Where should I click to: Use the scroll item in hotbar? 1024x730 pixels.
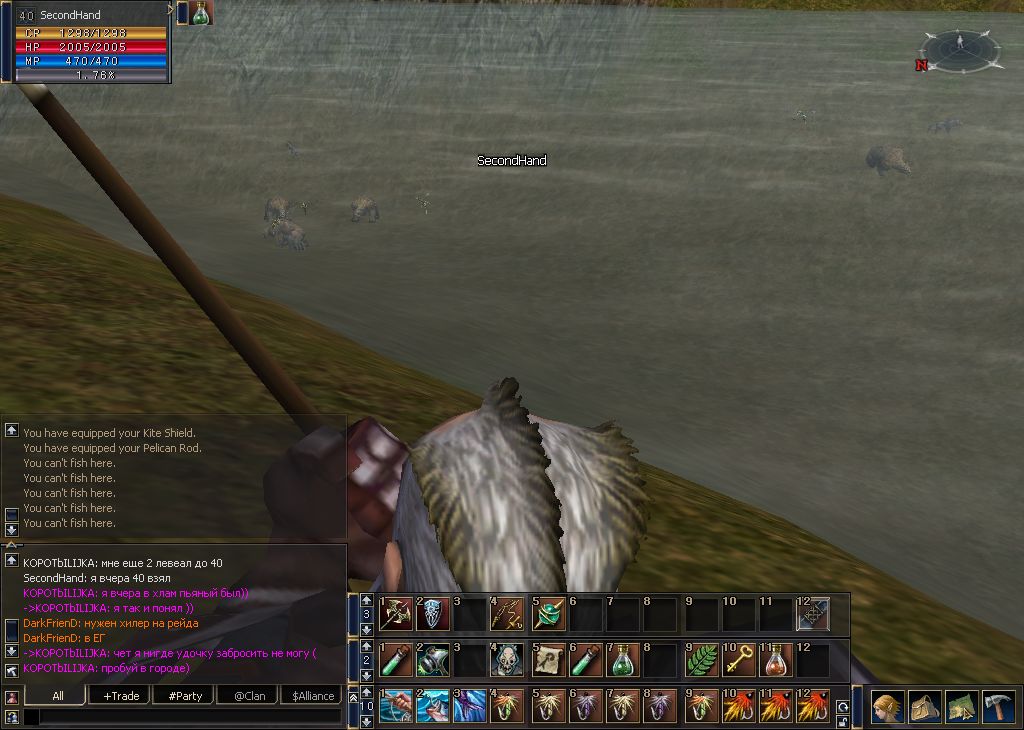[x=547, y=660]
